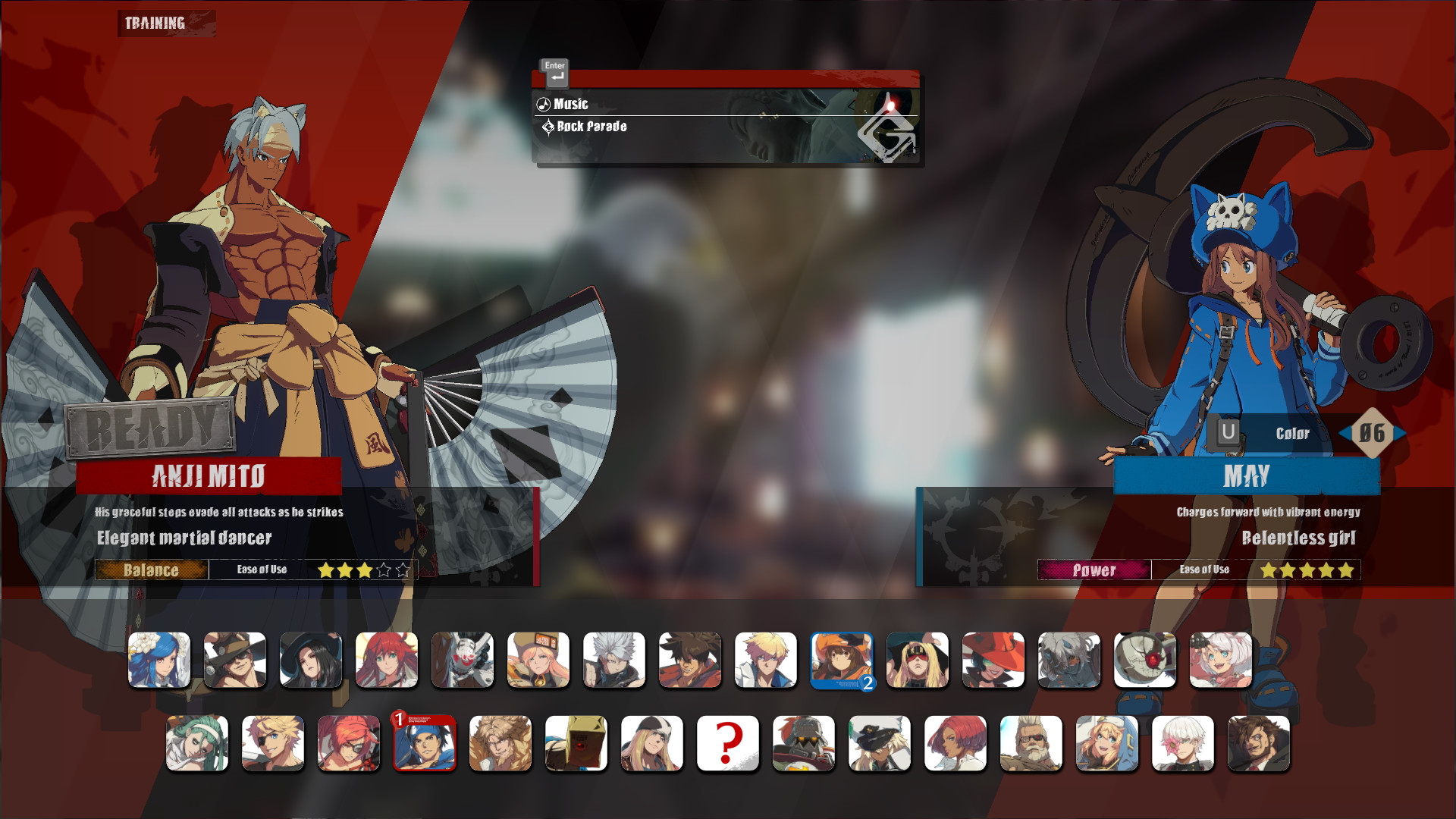Image resolution: width=1456 pixels, height=819 pixels.
Task: Pick Bridget from the roster
Action: pos(1107,743)
